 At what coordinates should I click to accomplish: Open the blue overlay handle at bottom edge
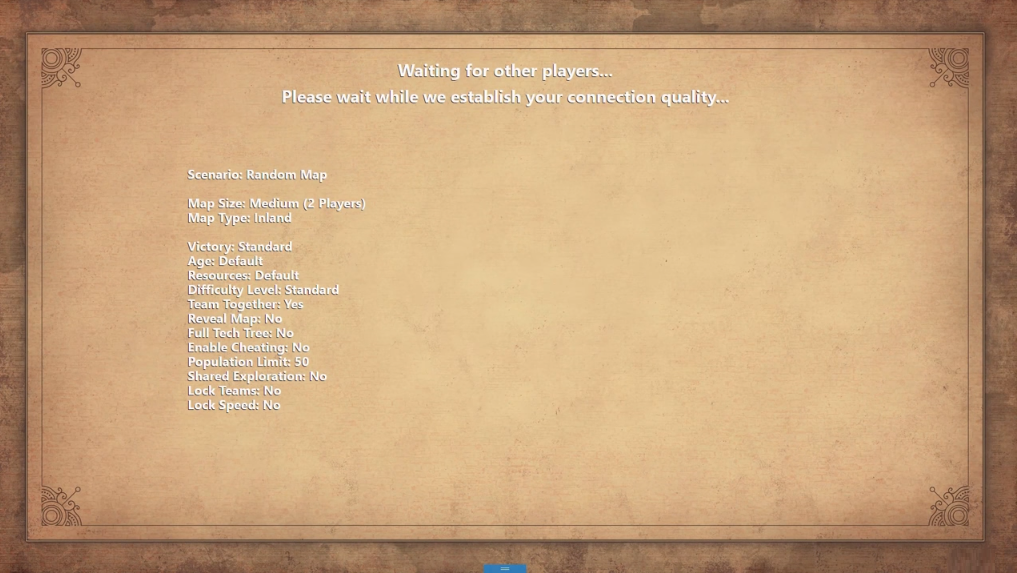505,568
